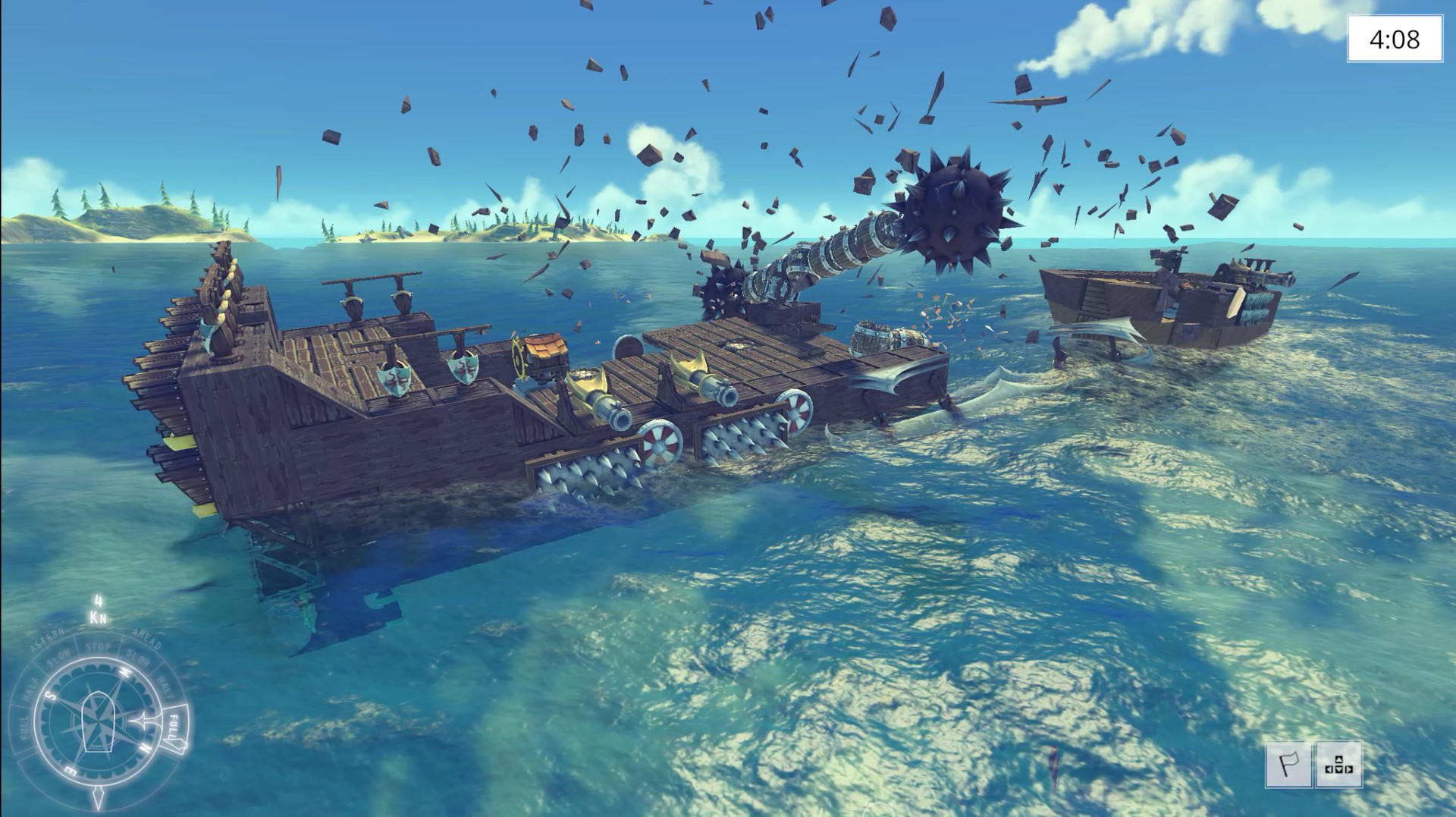1456x817 pixels.
Task: Switch throttle to Astern Slow
Action: pyautogui.click(x=58, y=658)
